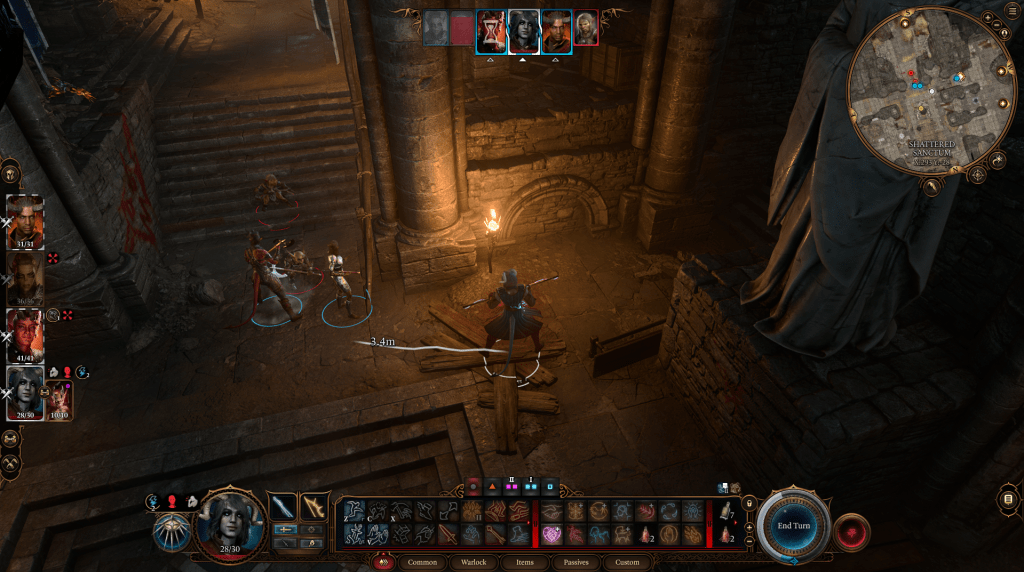Use the pink heart ability on hotbar
1024x572 pixels.
point(552,535)
